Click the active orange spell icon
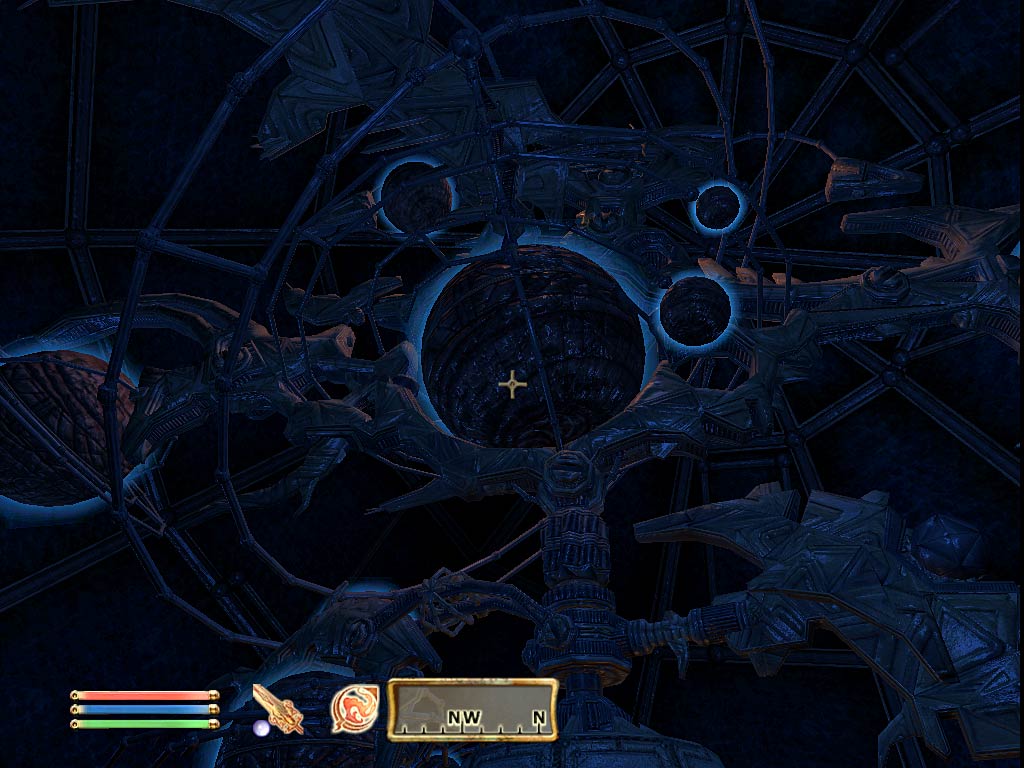This screenshot has width=1024, height=768. click(354, 708)
